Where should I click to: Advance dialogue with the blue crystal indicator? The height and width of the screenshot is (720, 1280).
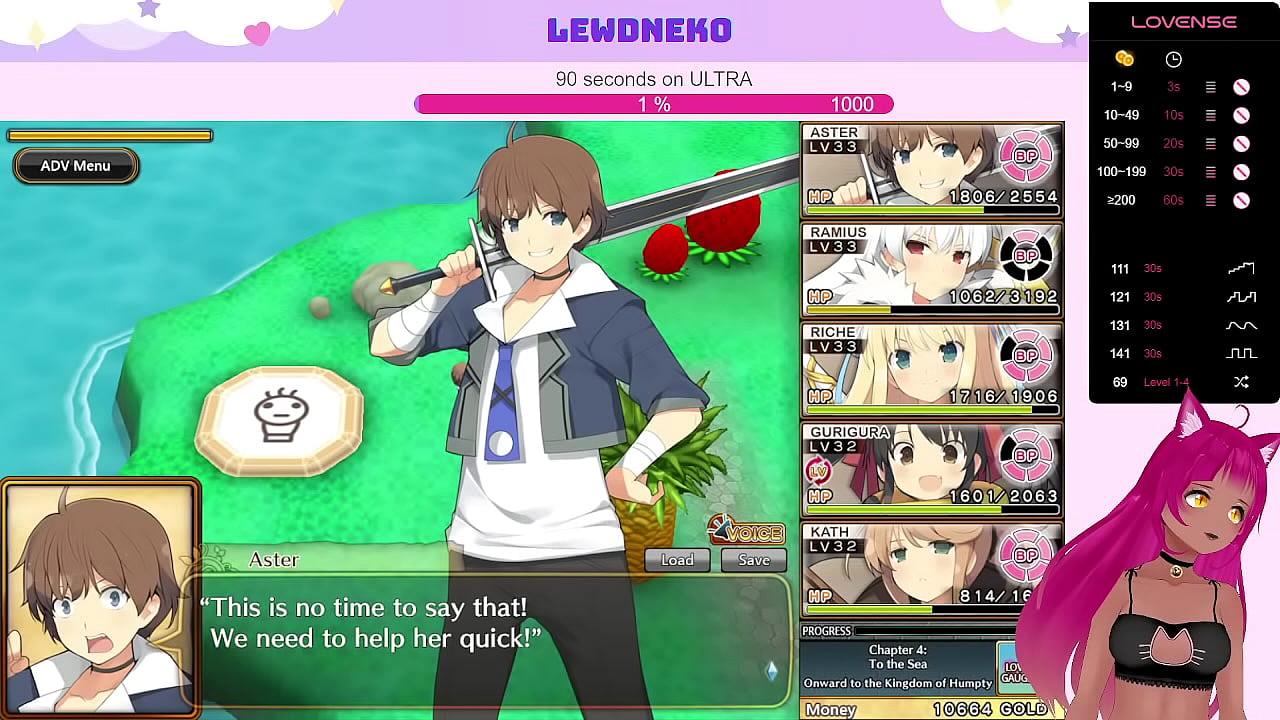coord(771,670)
